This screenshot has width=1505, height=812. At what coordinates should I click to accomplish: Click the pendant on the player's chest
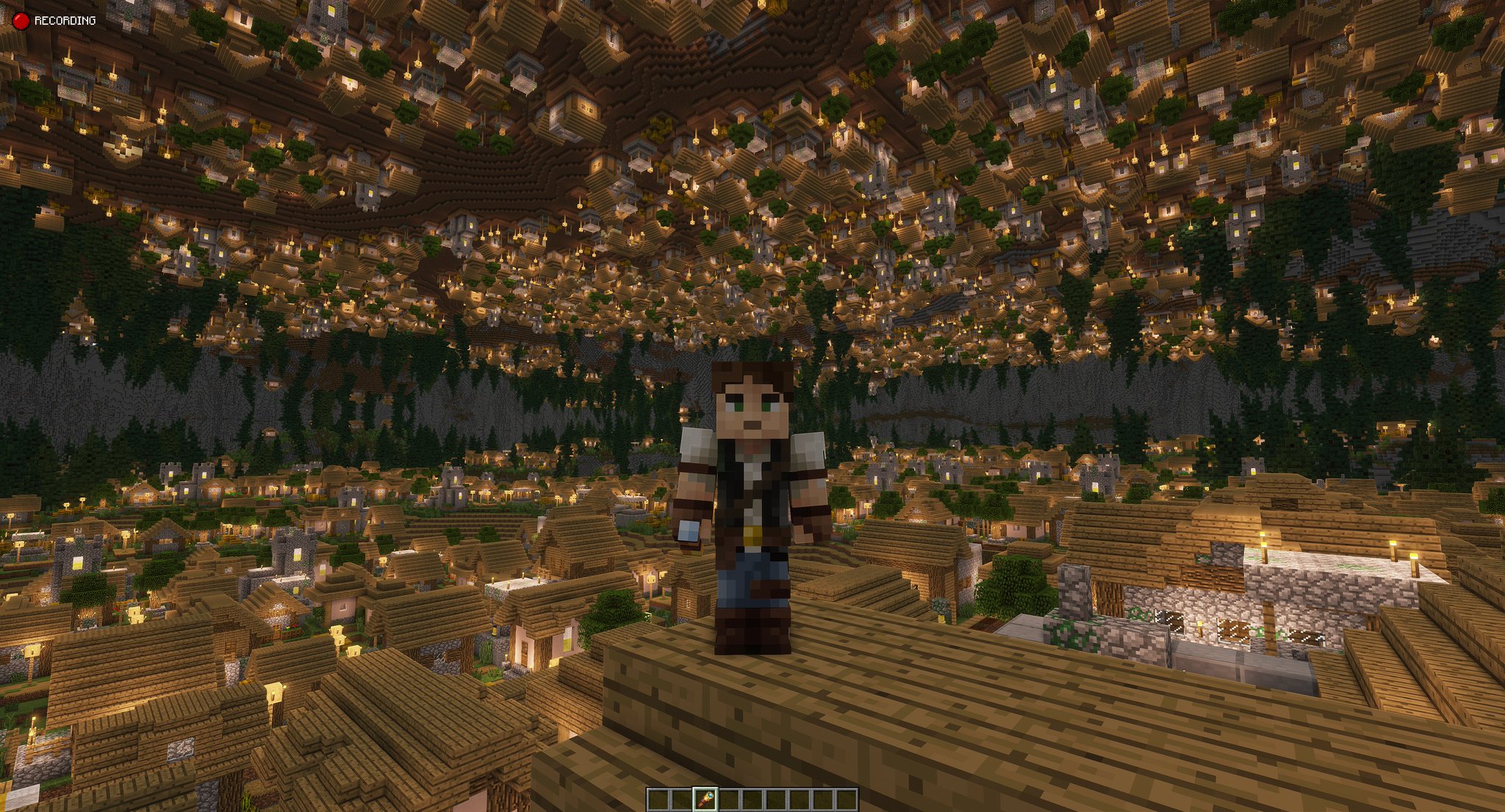[752, 533]
